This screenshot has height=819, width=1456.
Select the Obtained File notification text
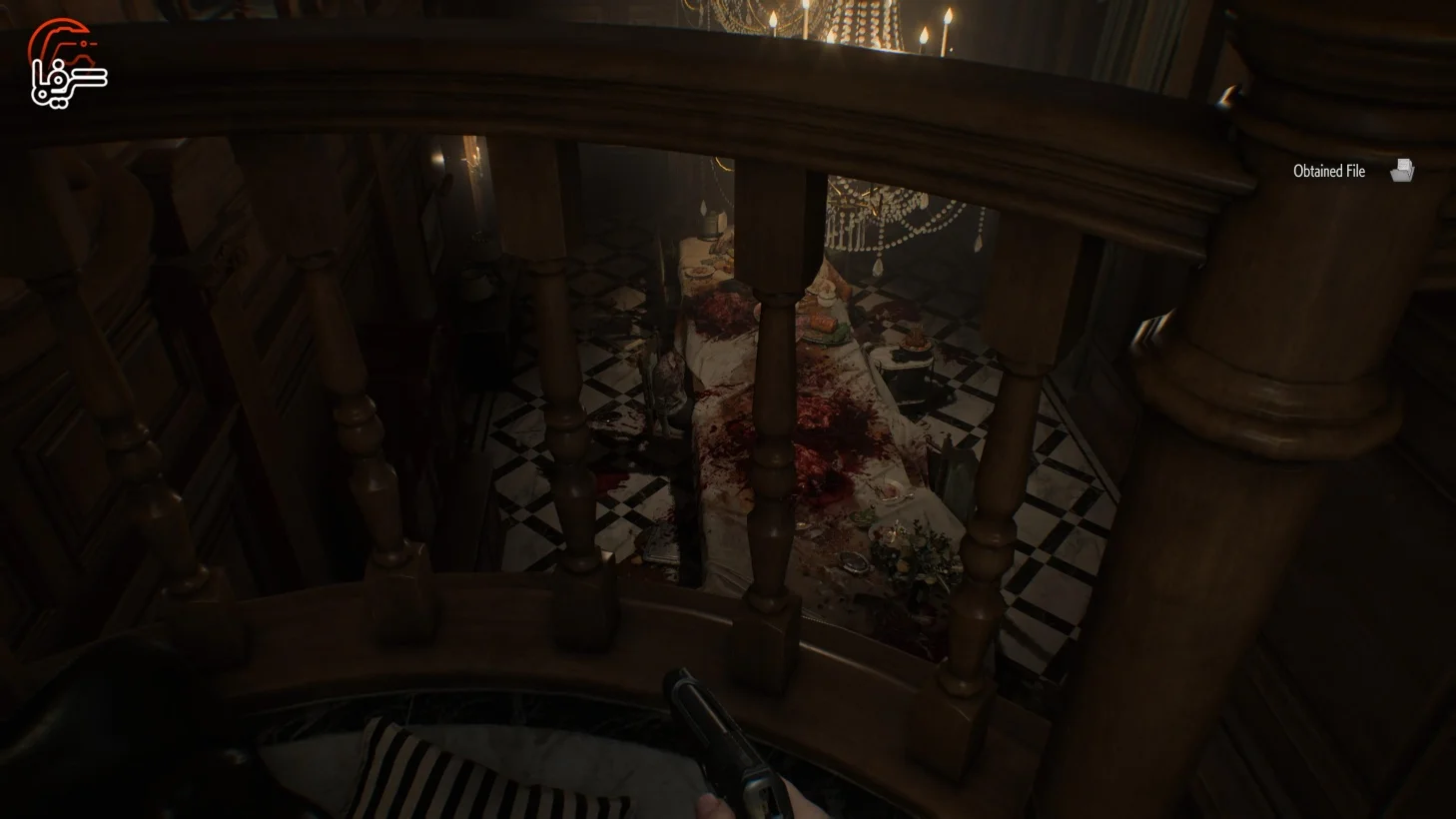(x=1328, y=171)
